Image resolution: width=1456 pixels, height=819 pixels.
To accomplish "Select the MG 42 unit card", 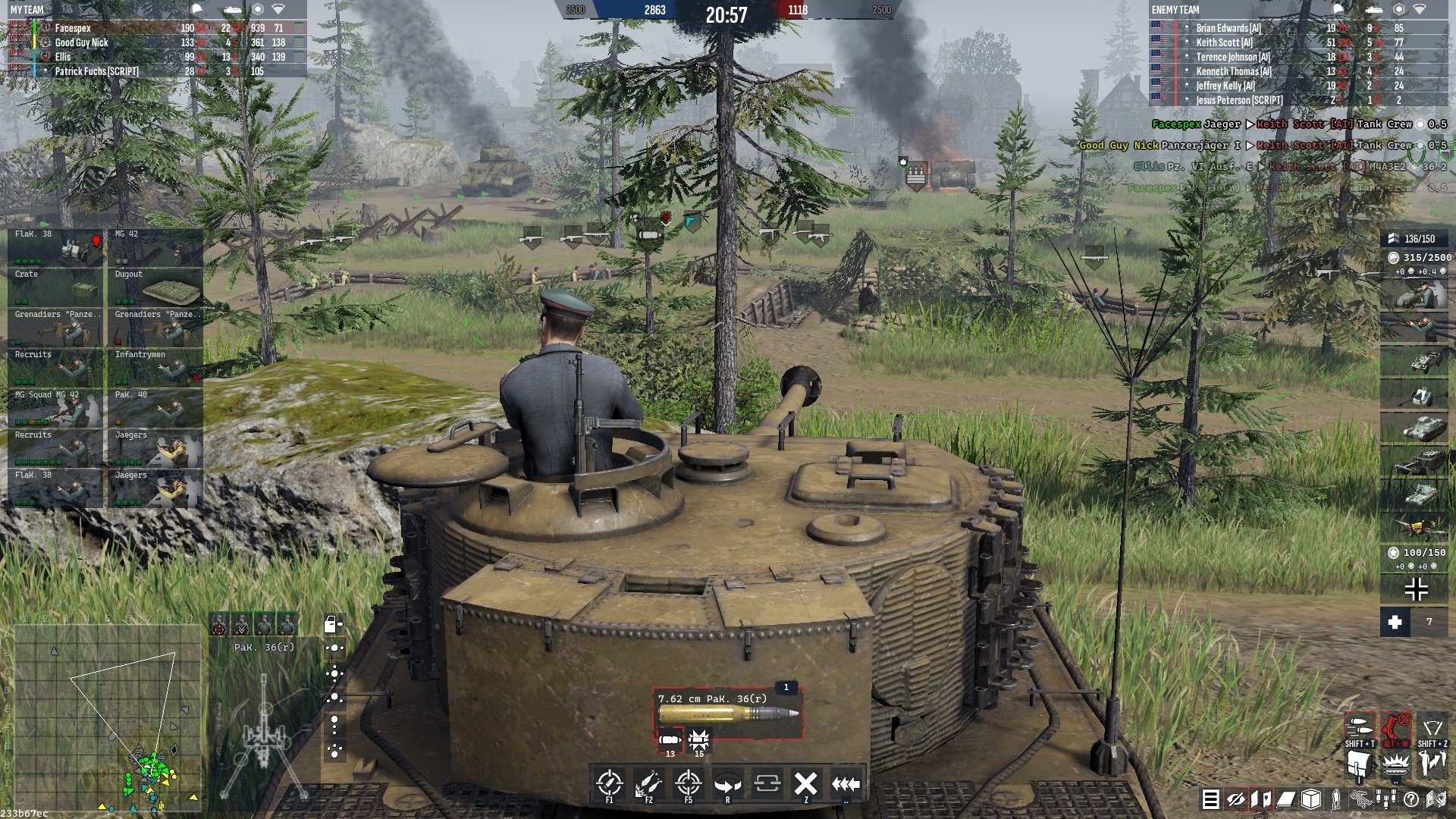I will click(155, 246).
